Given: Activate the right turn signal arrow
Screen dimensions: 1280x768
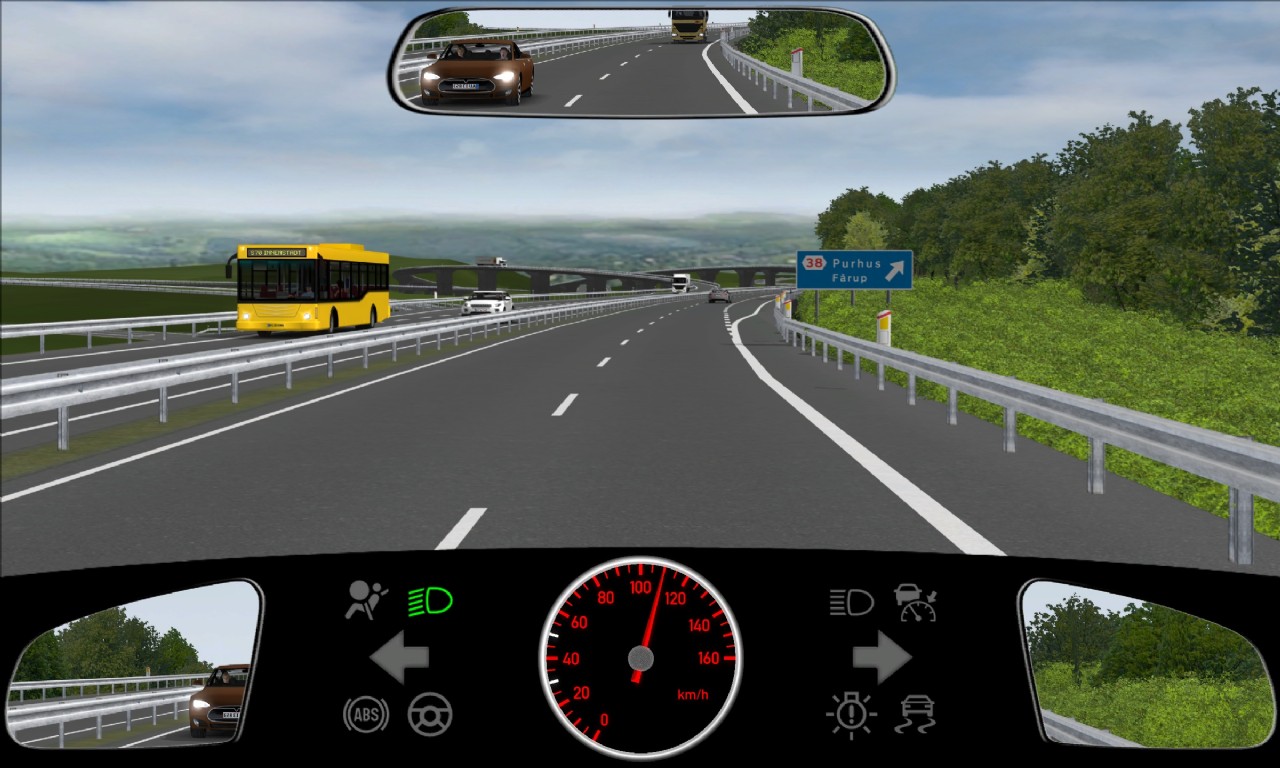Looking at the screenshot, I should [x=882, y=657].
